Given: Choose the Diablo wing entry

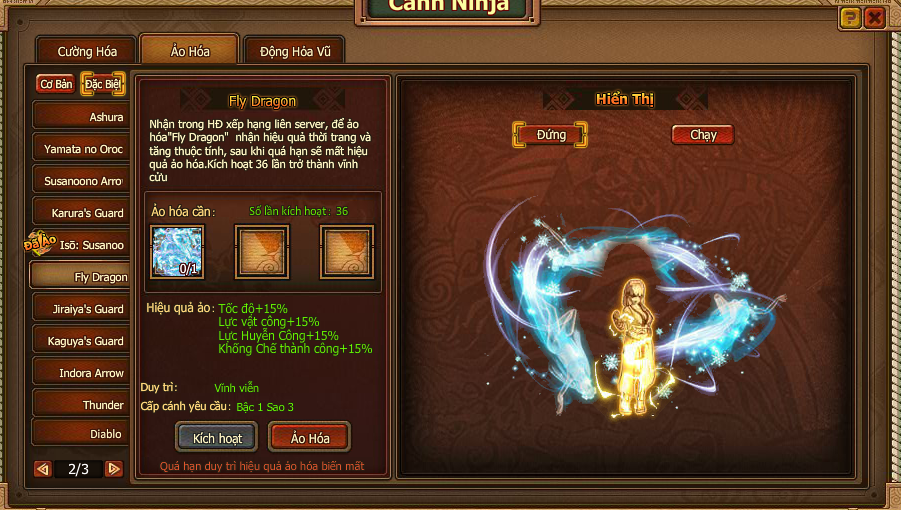Looking at the screenshot, I should pos(81,434).
